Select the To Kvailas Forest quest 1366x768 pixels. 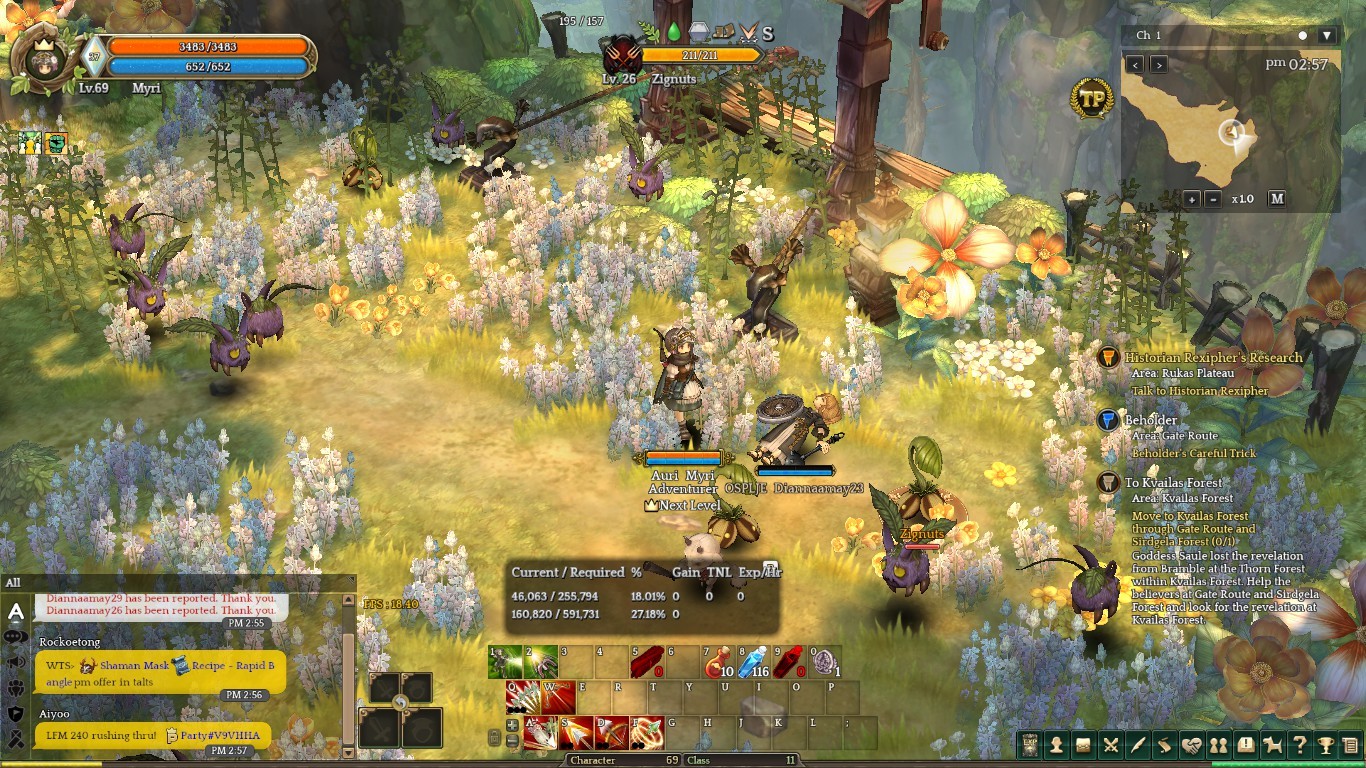tap(1173, 483)
